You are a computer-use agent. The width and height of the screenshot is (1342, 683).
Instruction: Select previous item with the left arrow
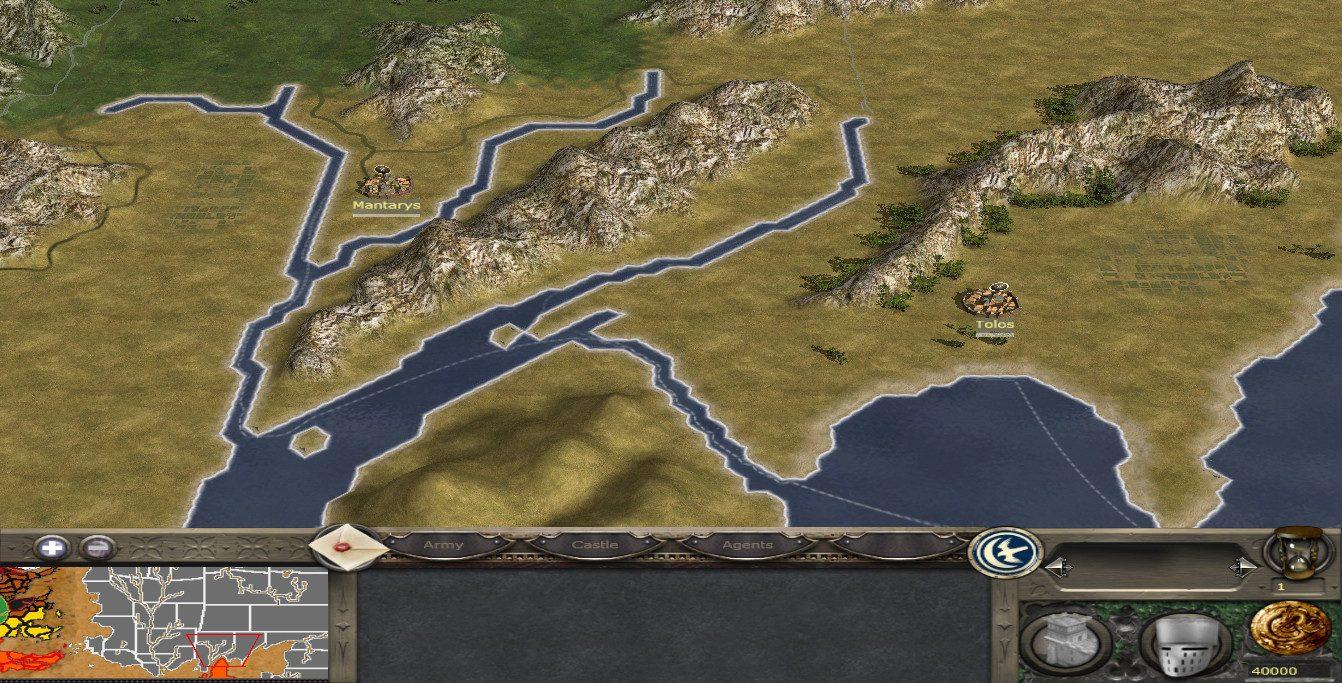1056,567
